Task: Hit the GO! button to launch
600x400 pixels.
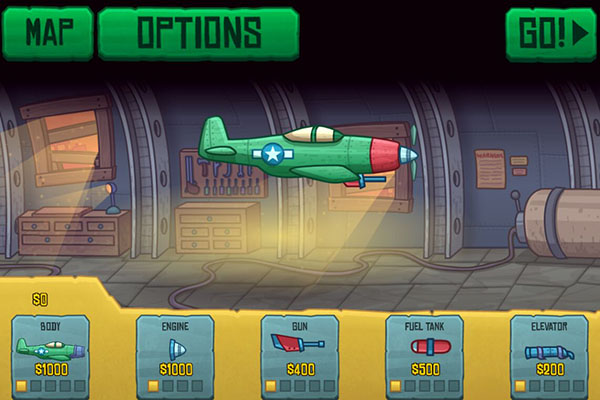Action: (x=550, y=33)
